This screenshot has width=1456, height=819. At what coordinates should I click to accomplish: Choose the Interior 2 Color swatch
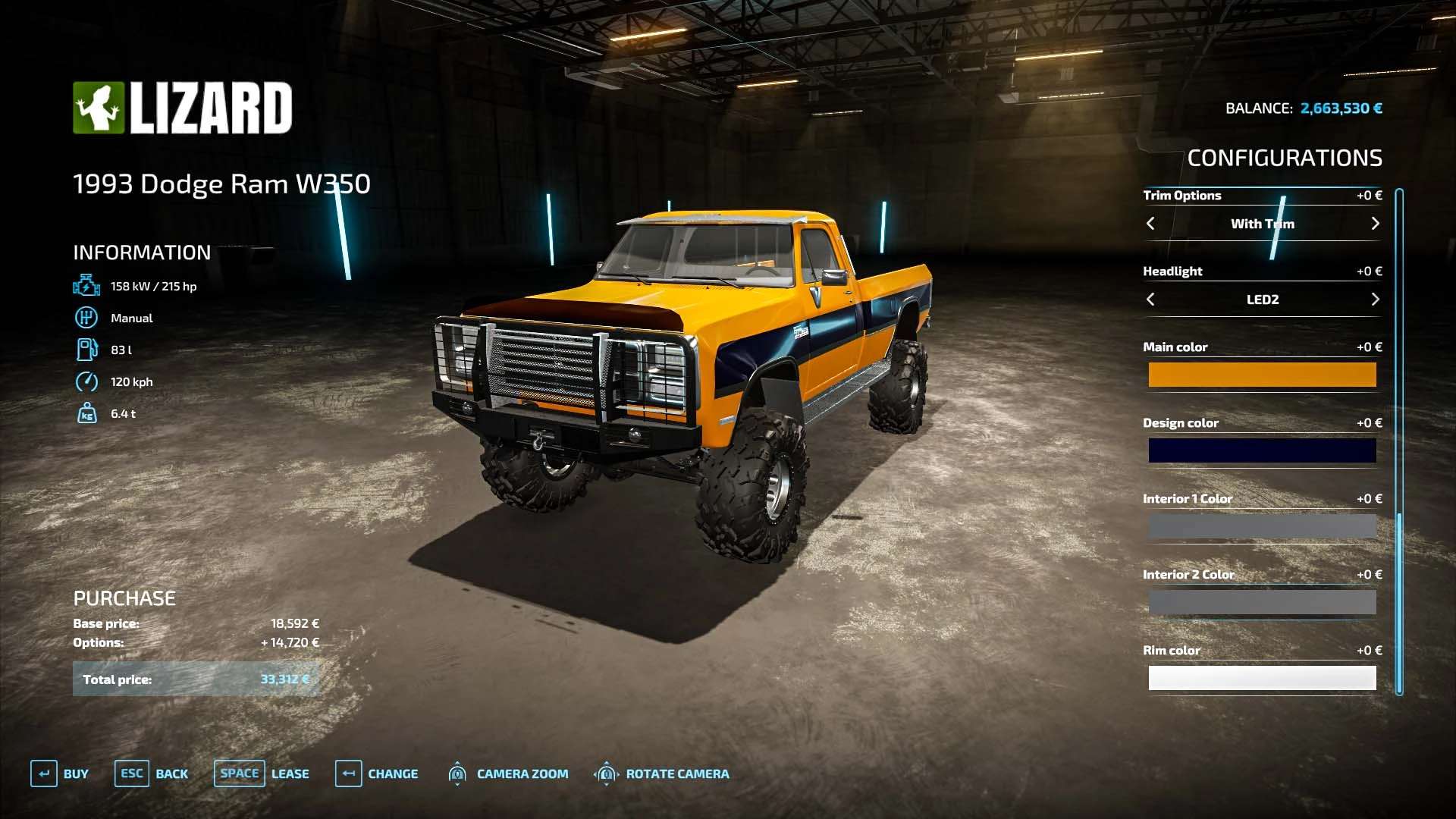(x=1262, y=602)
